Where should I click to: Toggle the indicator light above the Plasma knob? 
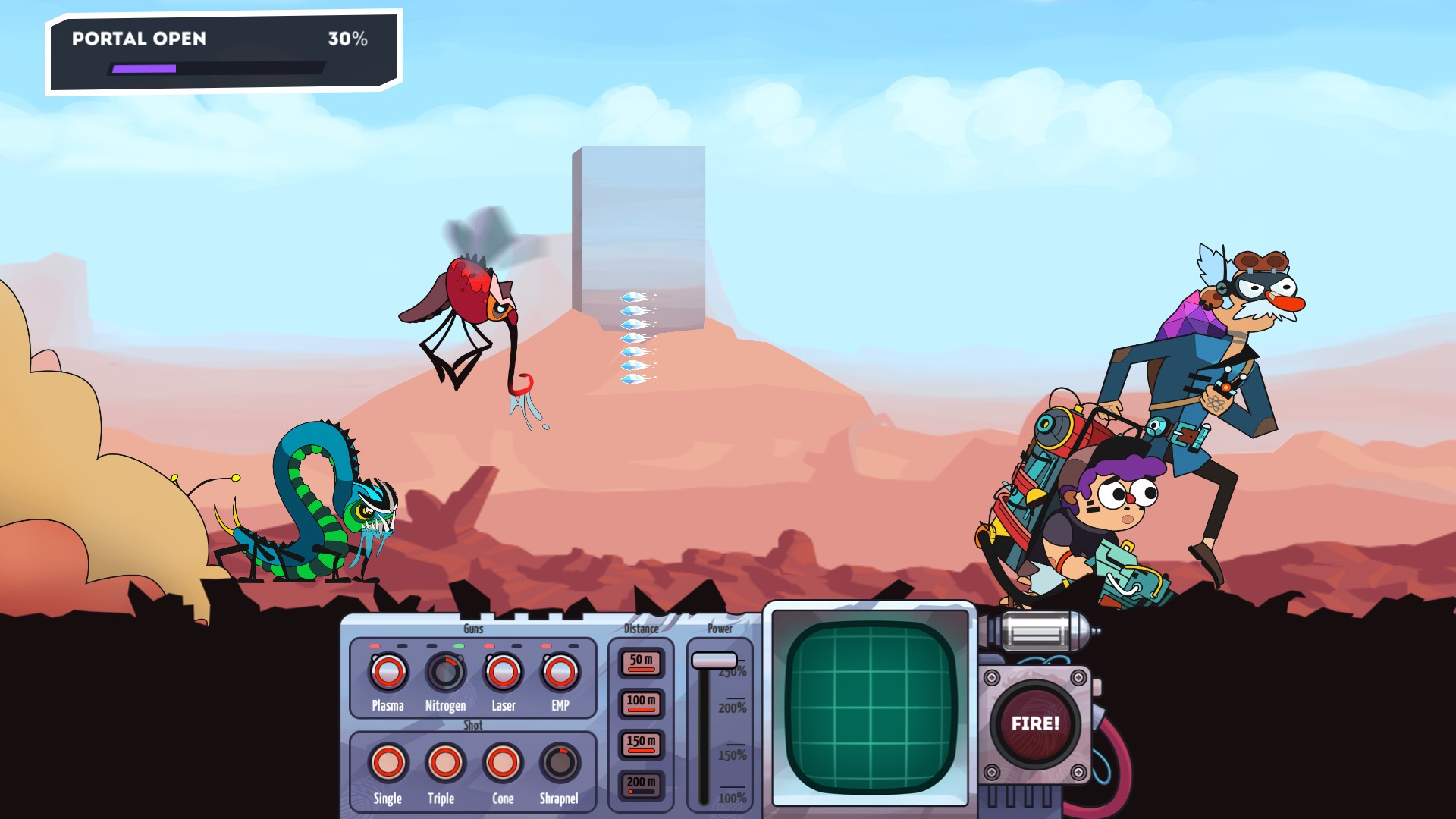pyautogui.click(x=375, y=645)
